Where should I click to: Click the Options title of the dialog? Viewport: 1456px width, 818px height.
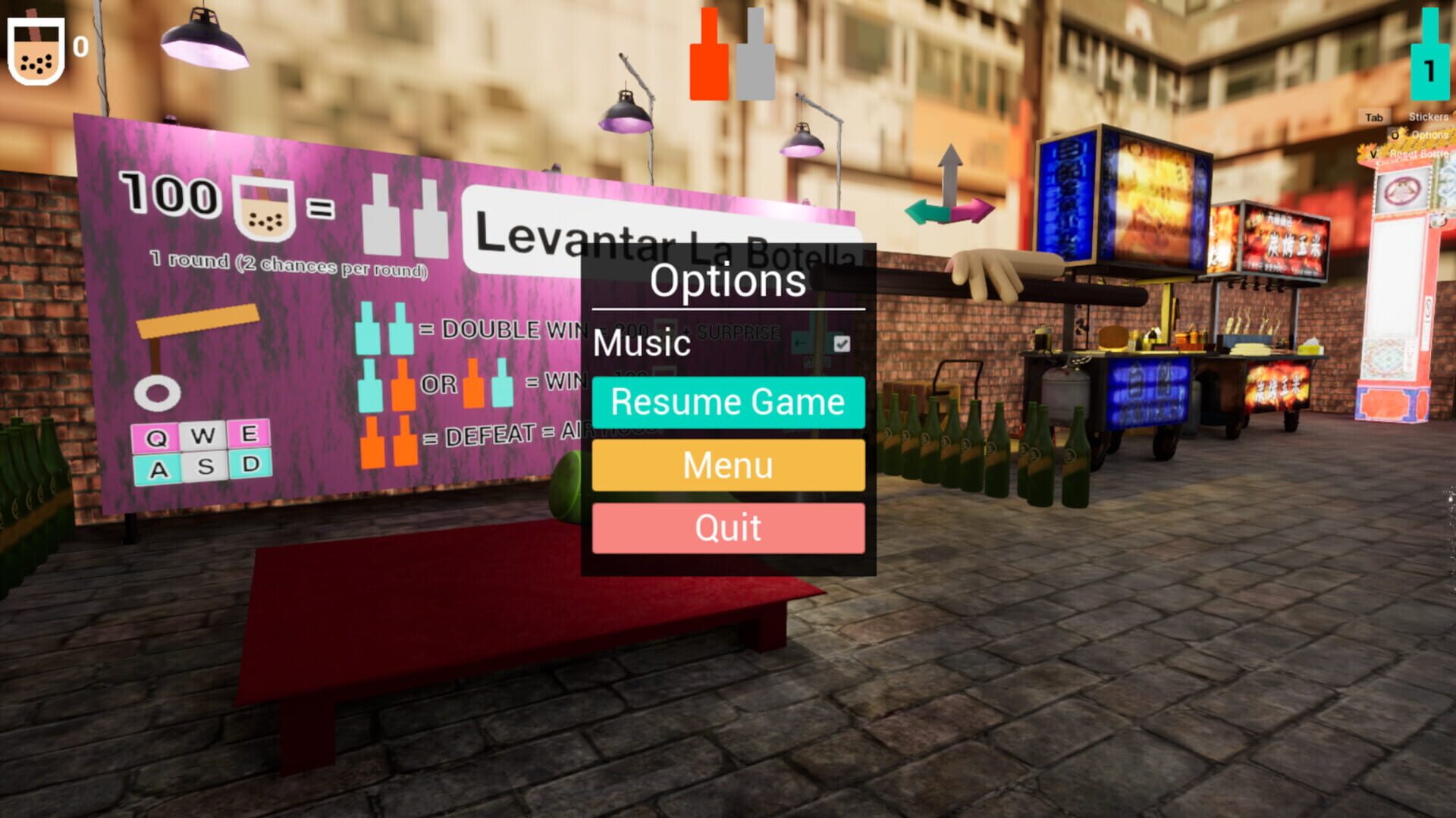point(728,281)
